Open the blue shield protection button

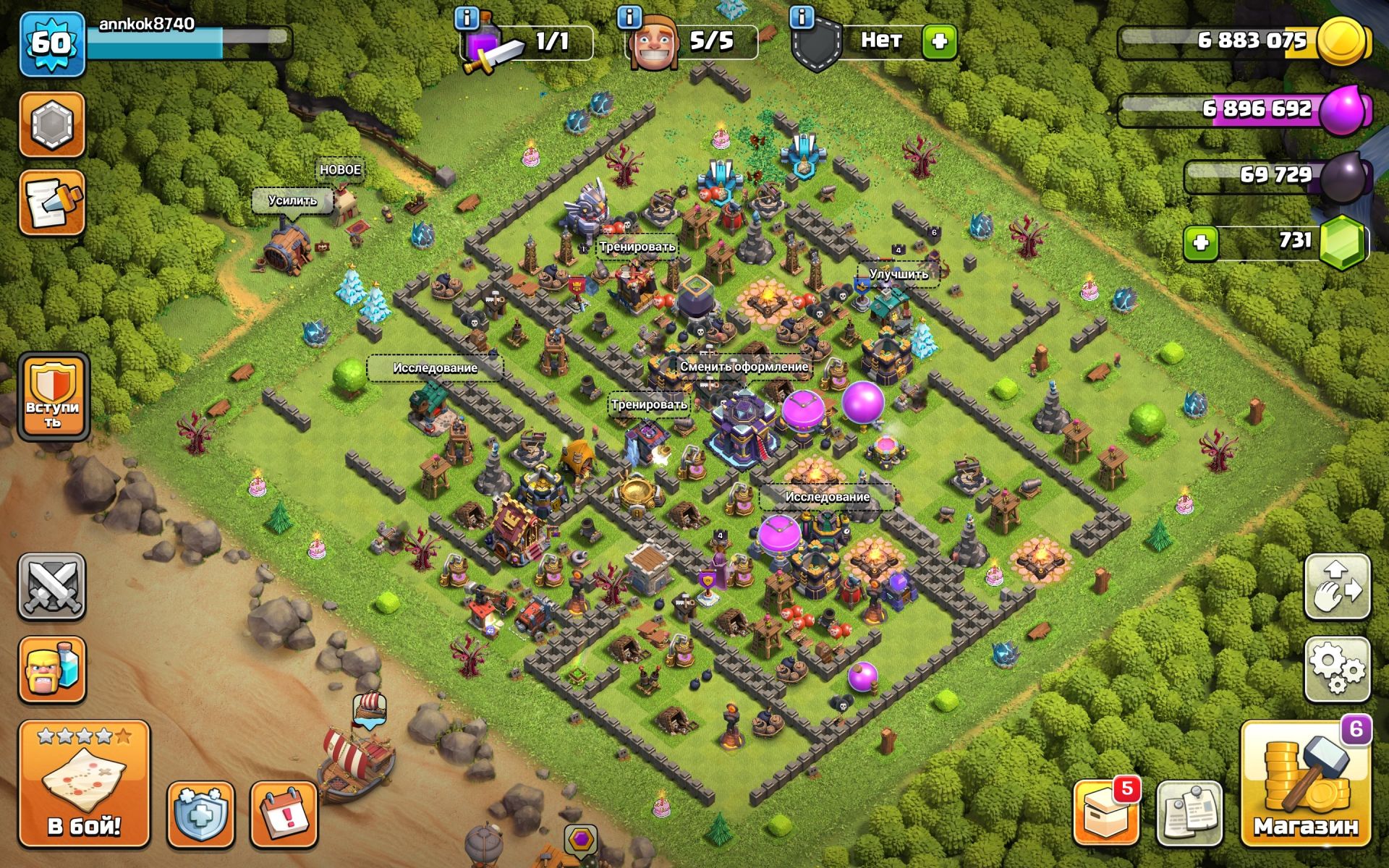pos(200,814)
